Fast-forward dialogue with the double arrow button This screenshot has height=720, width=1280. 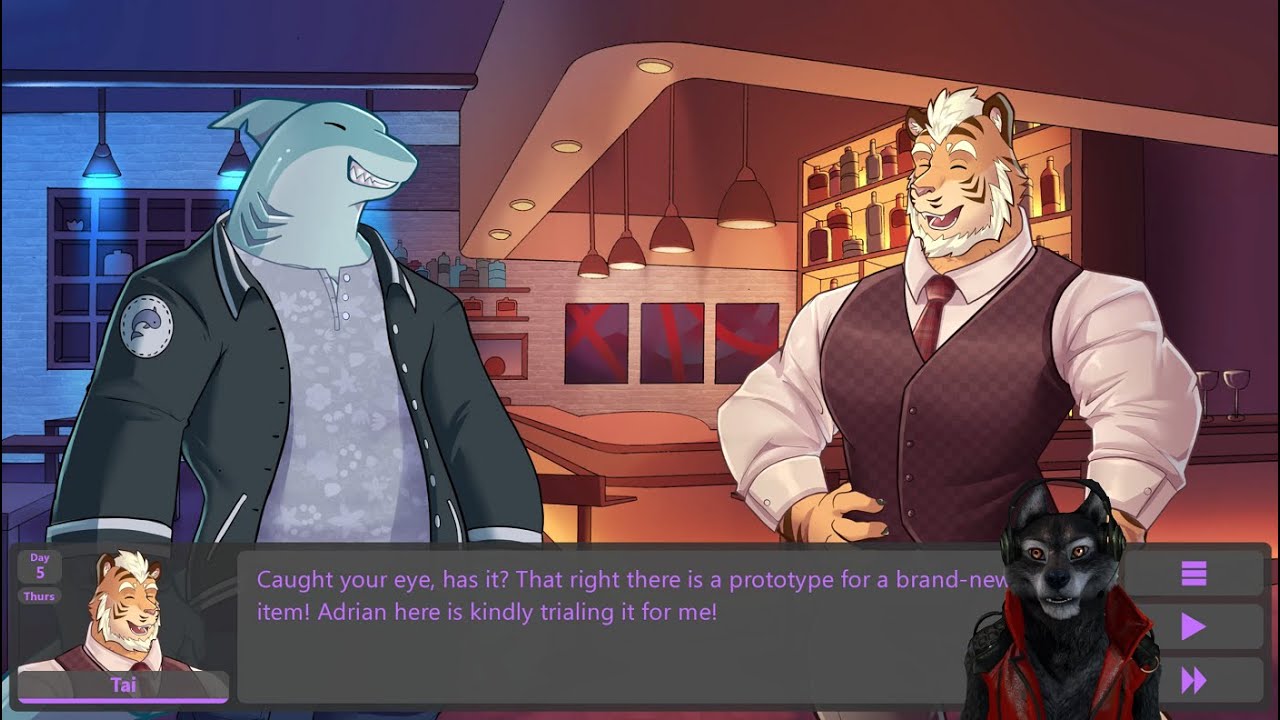[1193, 681]
